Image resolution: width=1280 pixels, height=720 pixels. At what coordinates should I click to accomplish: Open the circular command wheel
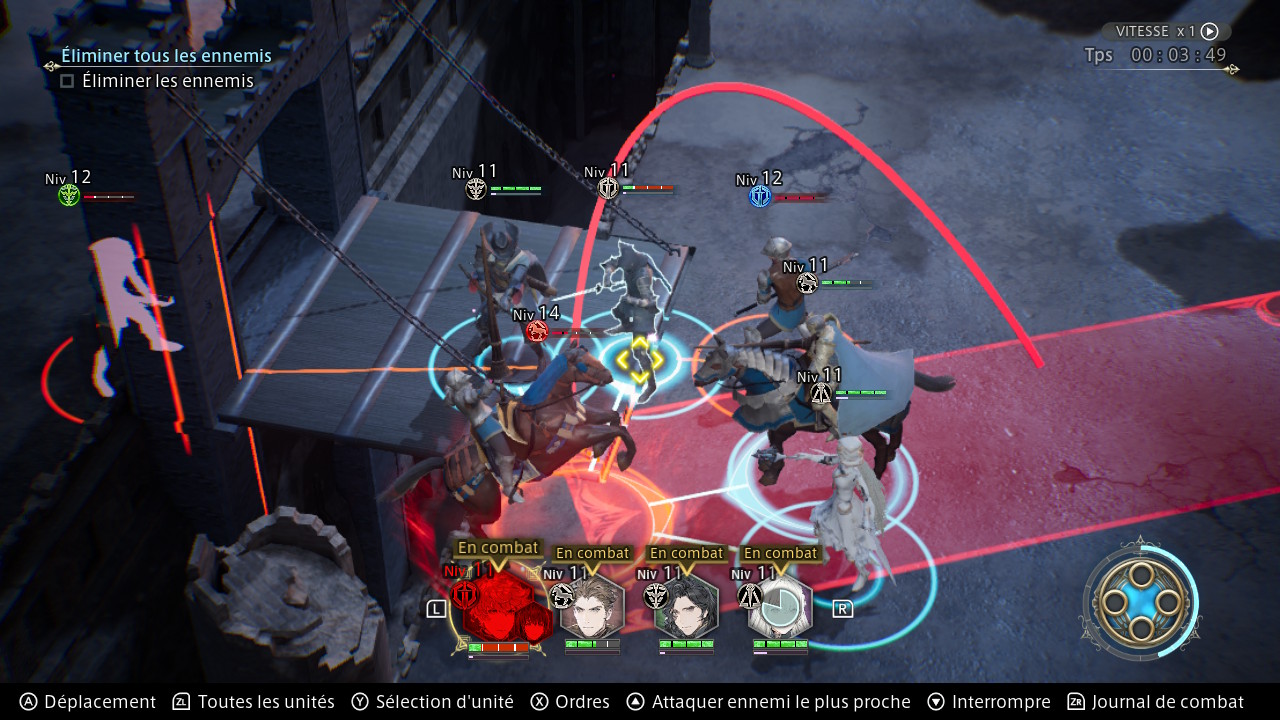click(x=1140, y=601)
